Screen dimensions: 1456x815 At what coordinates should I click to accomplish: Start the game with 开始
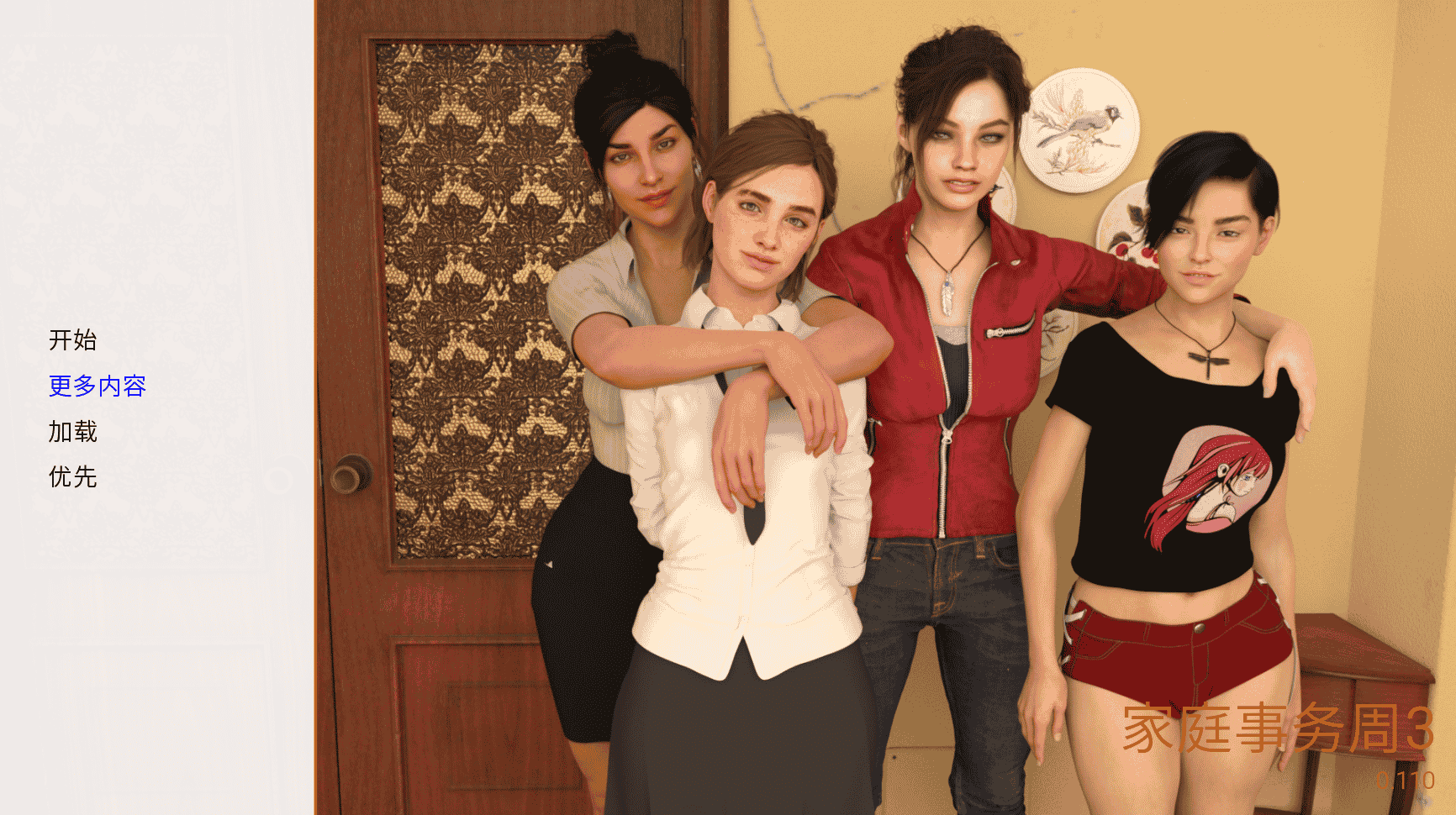click(73, 340)
